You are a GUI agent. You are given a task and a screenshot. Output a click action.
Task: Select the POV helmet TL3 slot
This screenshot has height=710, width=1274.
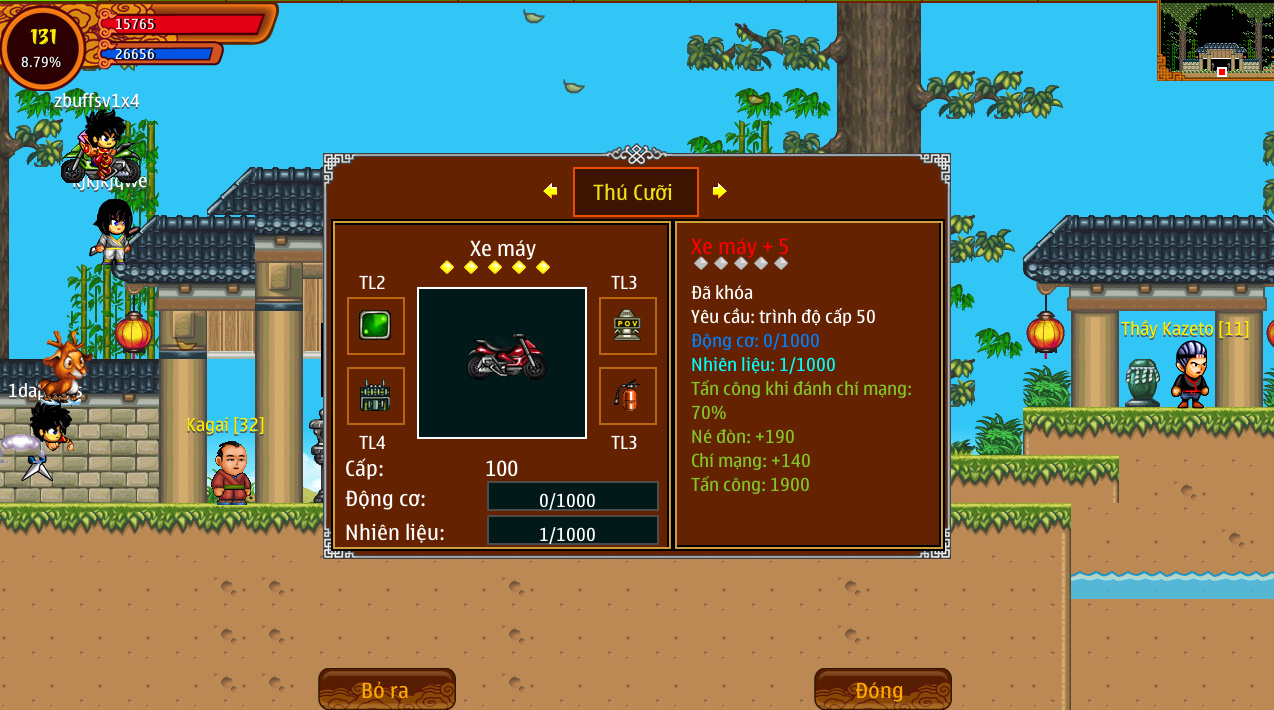(627, 326)
